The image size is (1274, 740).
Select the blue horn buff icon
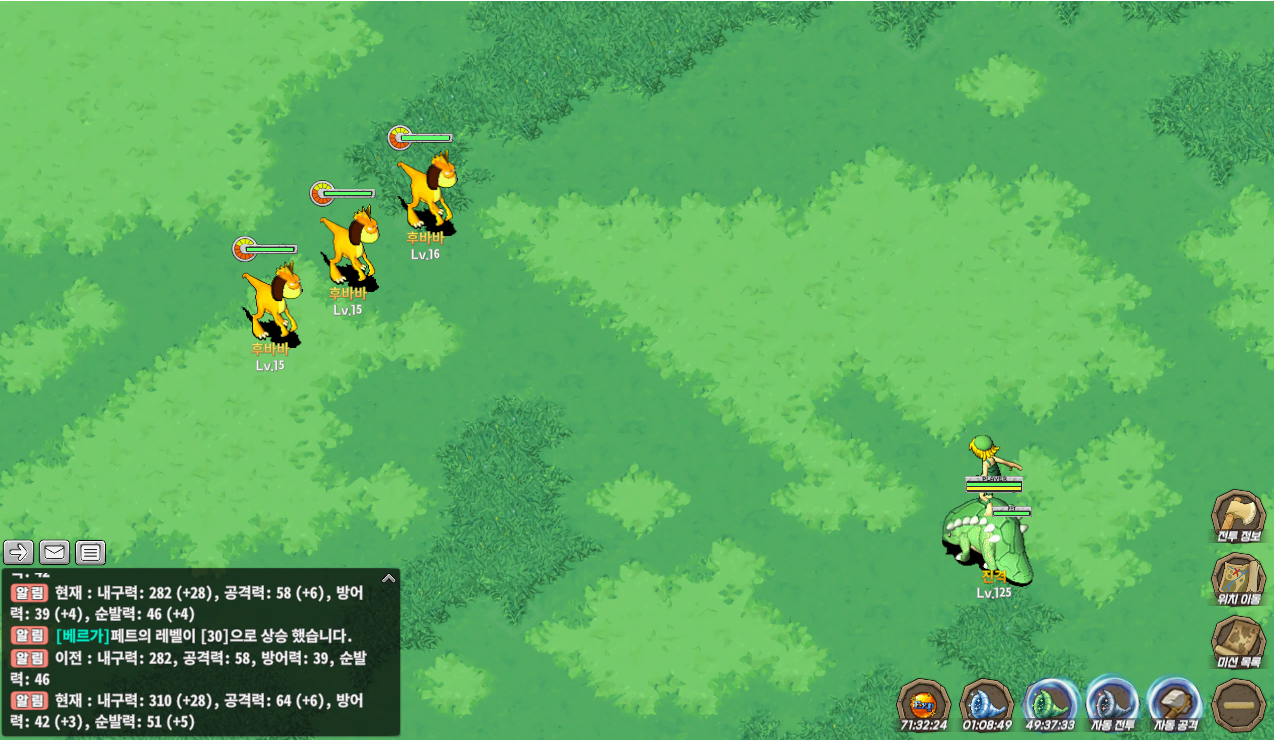pos(986,702)
